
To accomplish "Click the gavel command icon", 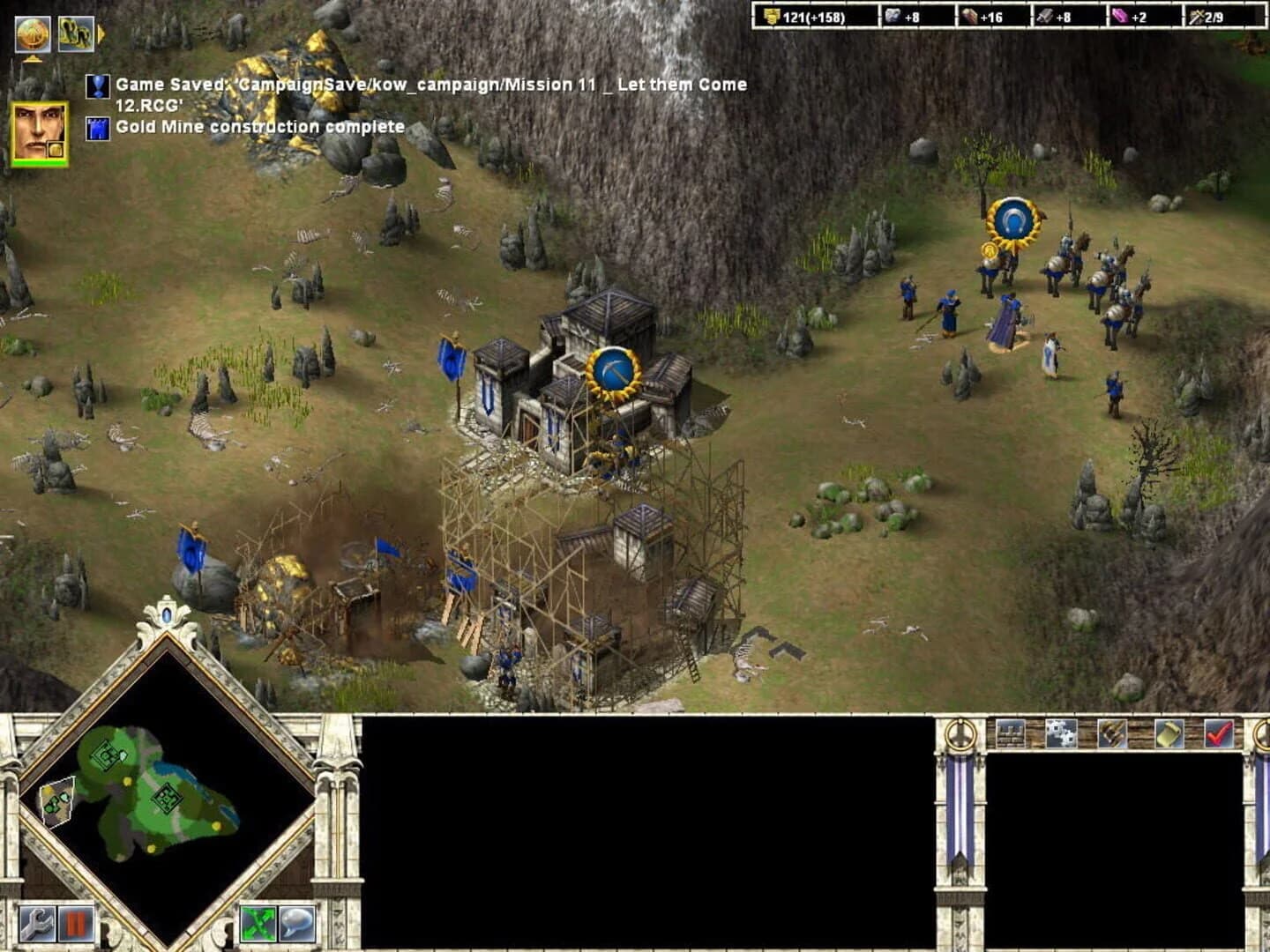I will click(x=1111, y=733).
